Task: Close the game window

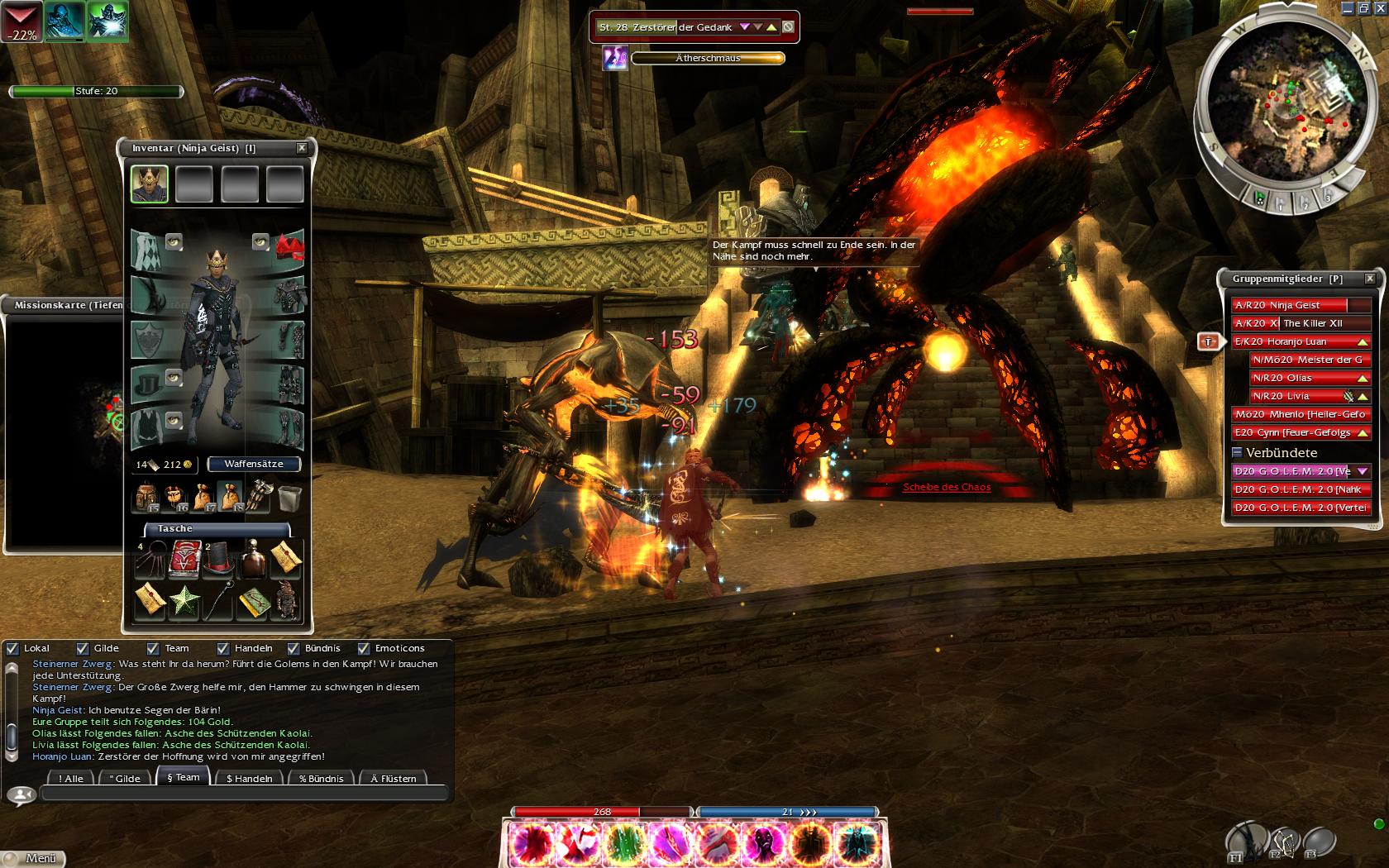Action: pyautogui.click(x=1380, y=8)
